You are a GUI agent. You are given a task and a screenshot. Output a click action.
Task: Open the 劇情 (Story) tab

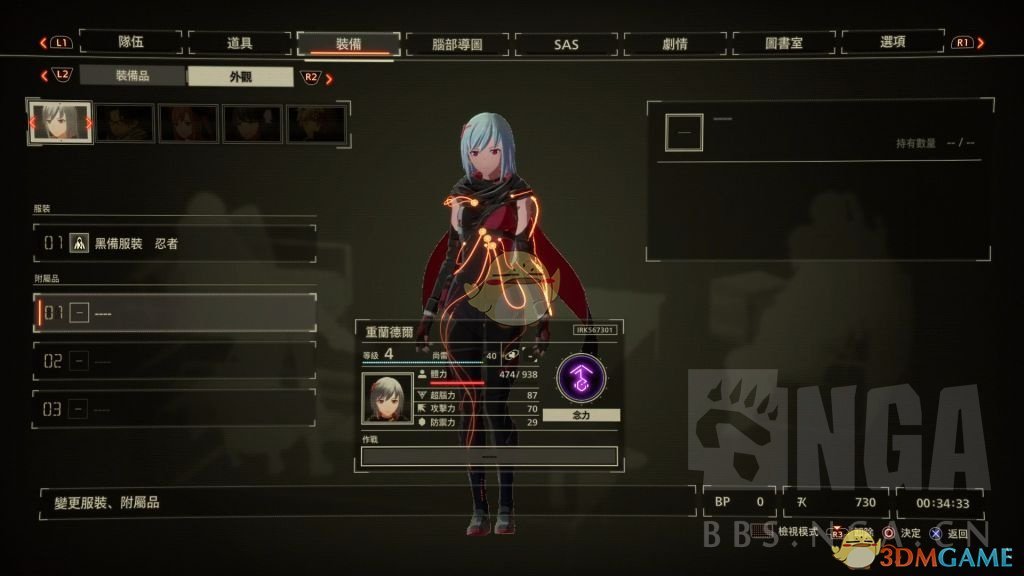675,43
